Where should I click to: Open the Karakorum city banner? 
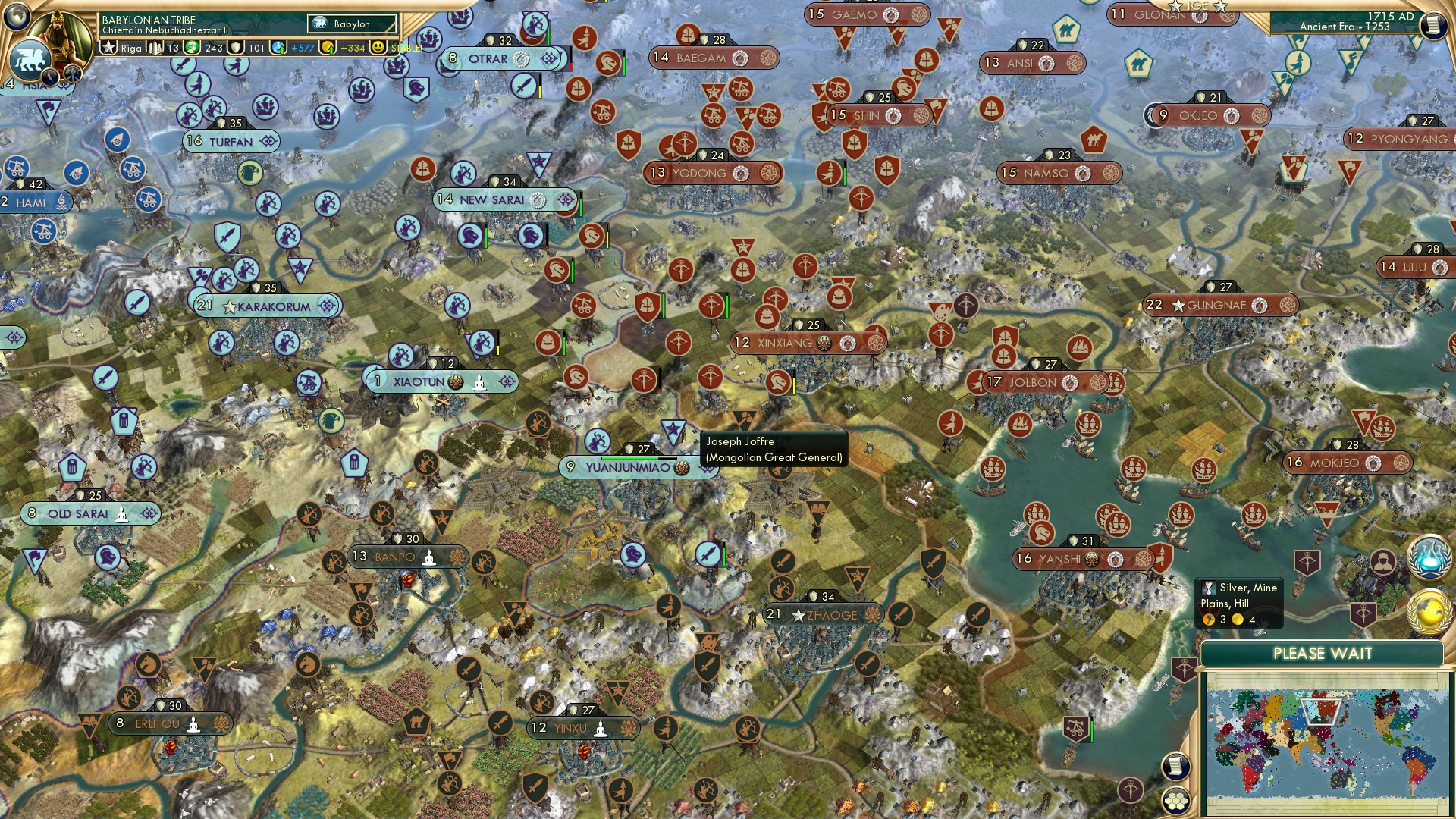point(269,306)
